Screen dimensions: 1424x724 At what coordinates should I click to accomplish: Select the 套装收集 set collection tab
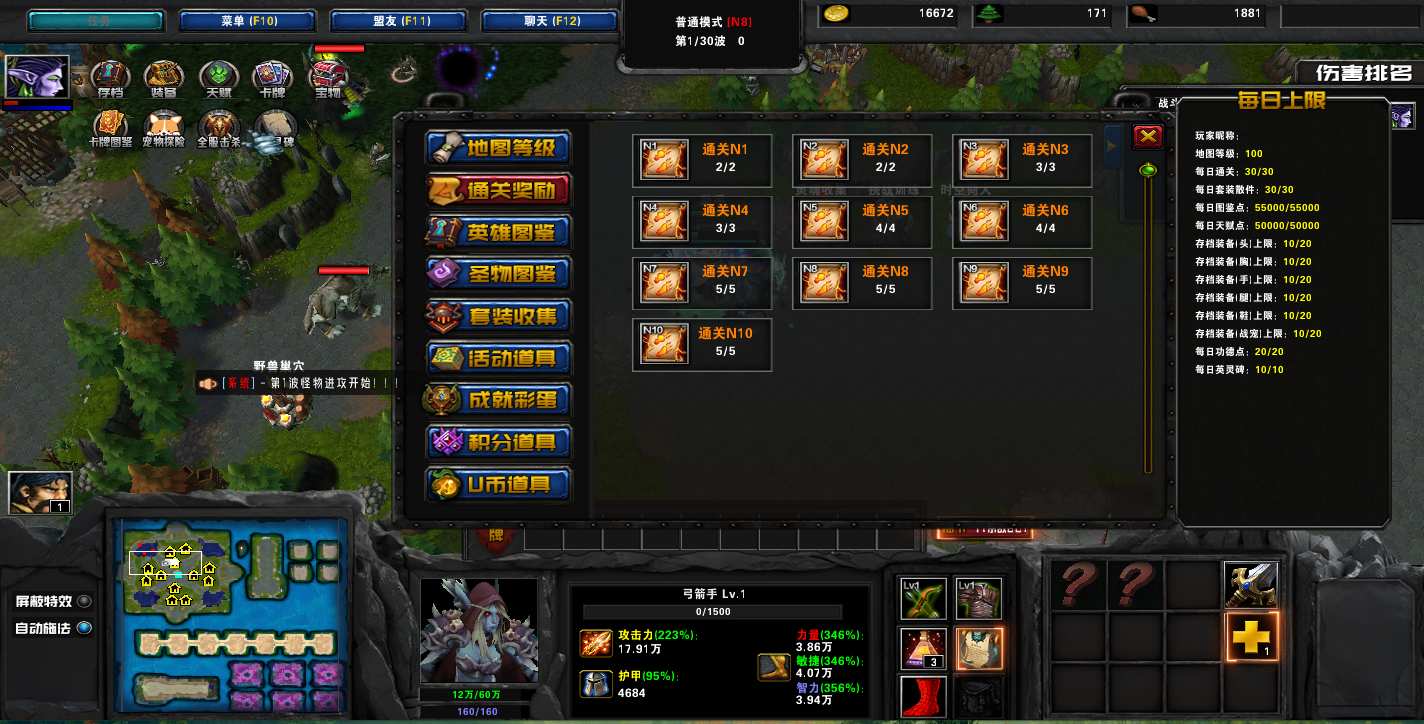(x=498, y=316)
